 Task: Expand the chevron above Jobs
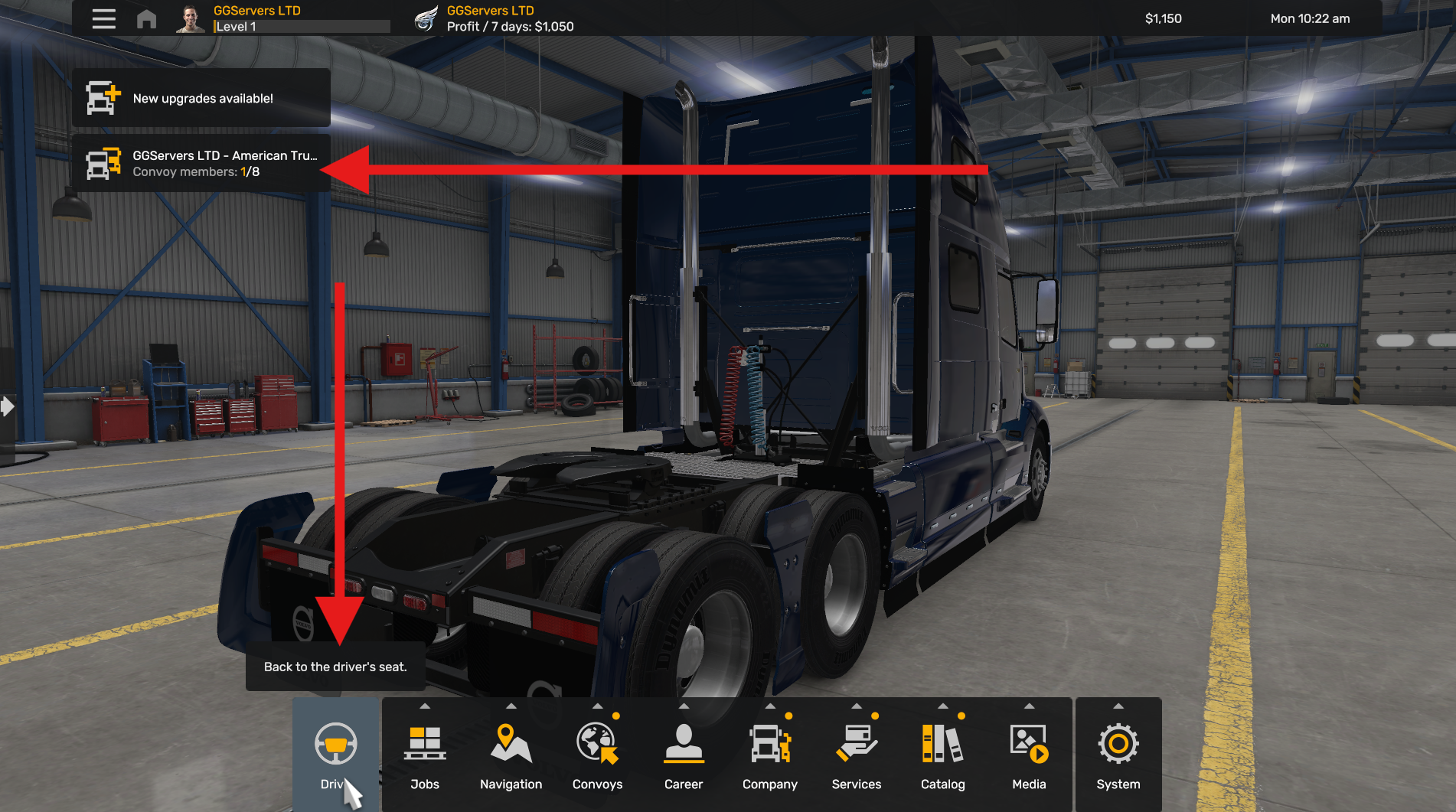425,706
